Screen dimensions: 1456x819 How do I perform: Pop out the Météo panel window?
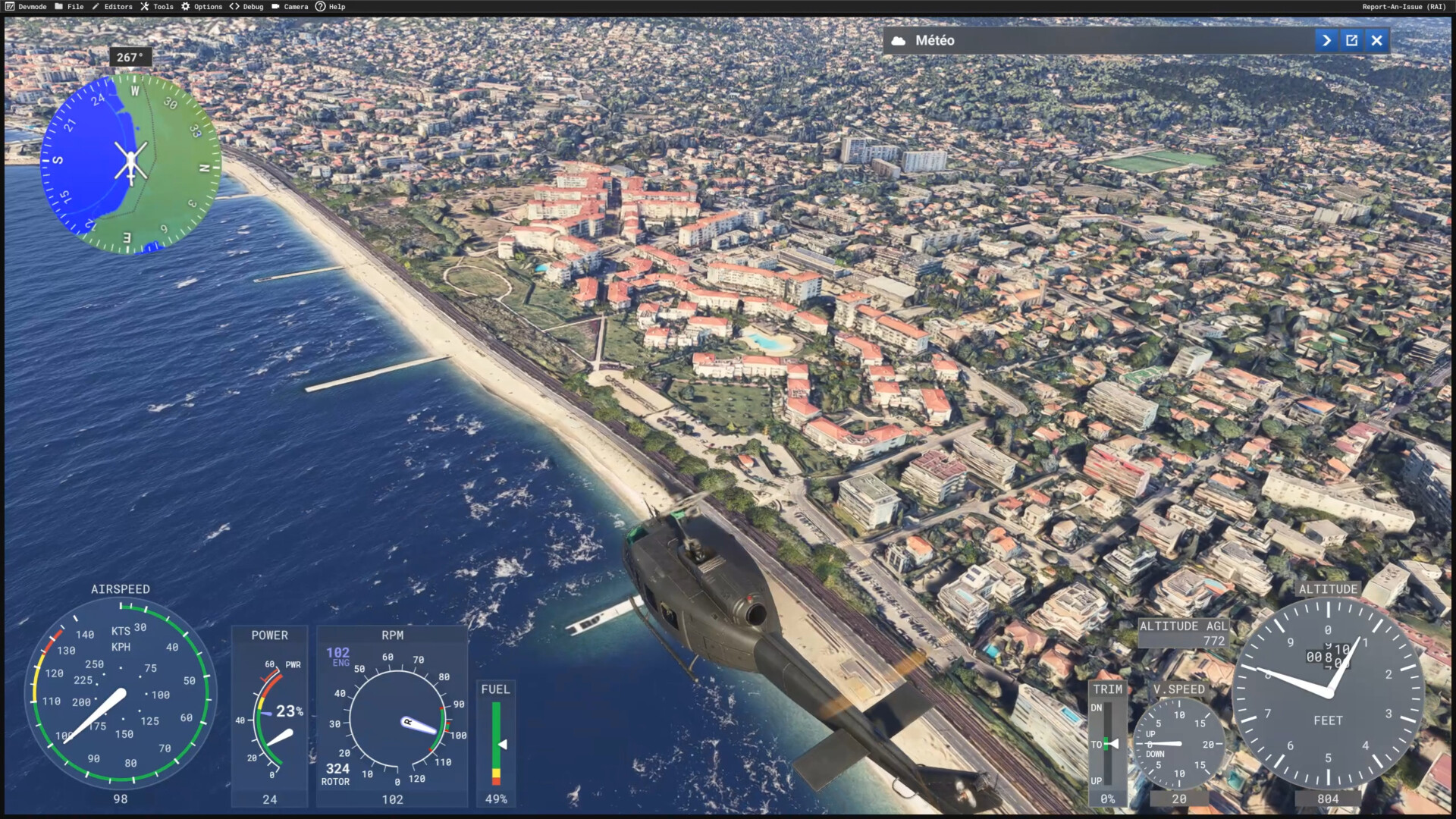1351,41
